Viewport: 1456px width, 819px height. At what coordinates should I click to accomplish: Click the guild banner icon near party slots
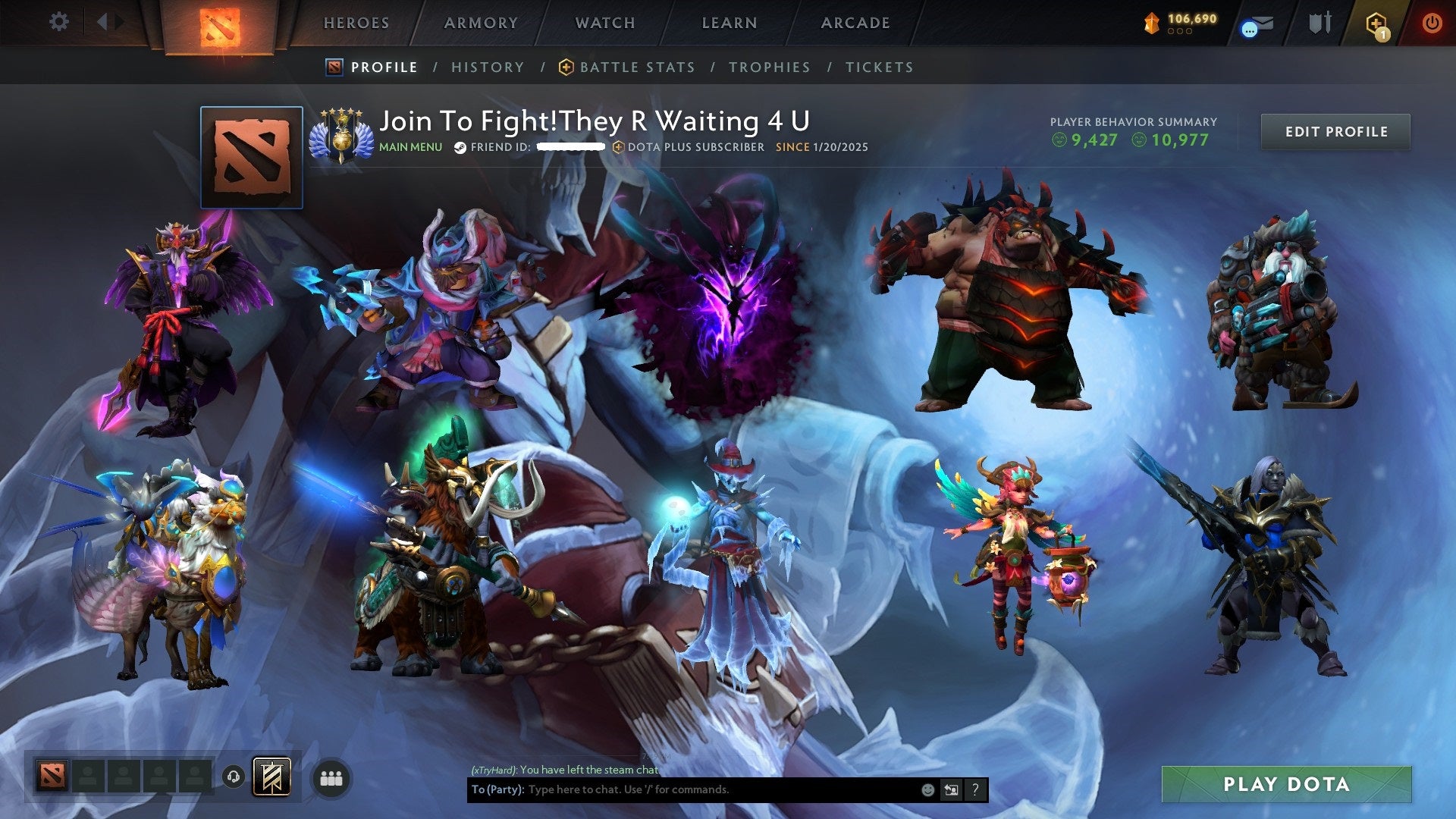click(x=271, y=777)
